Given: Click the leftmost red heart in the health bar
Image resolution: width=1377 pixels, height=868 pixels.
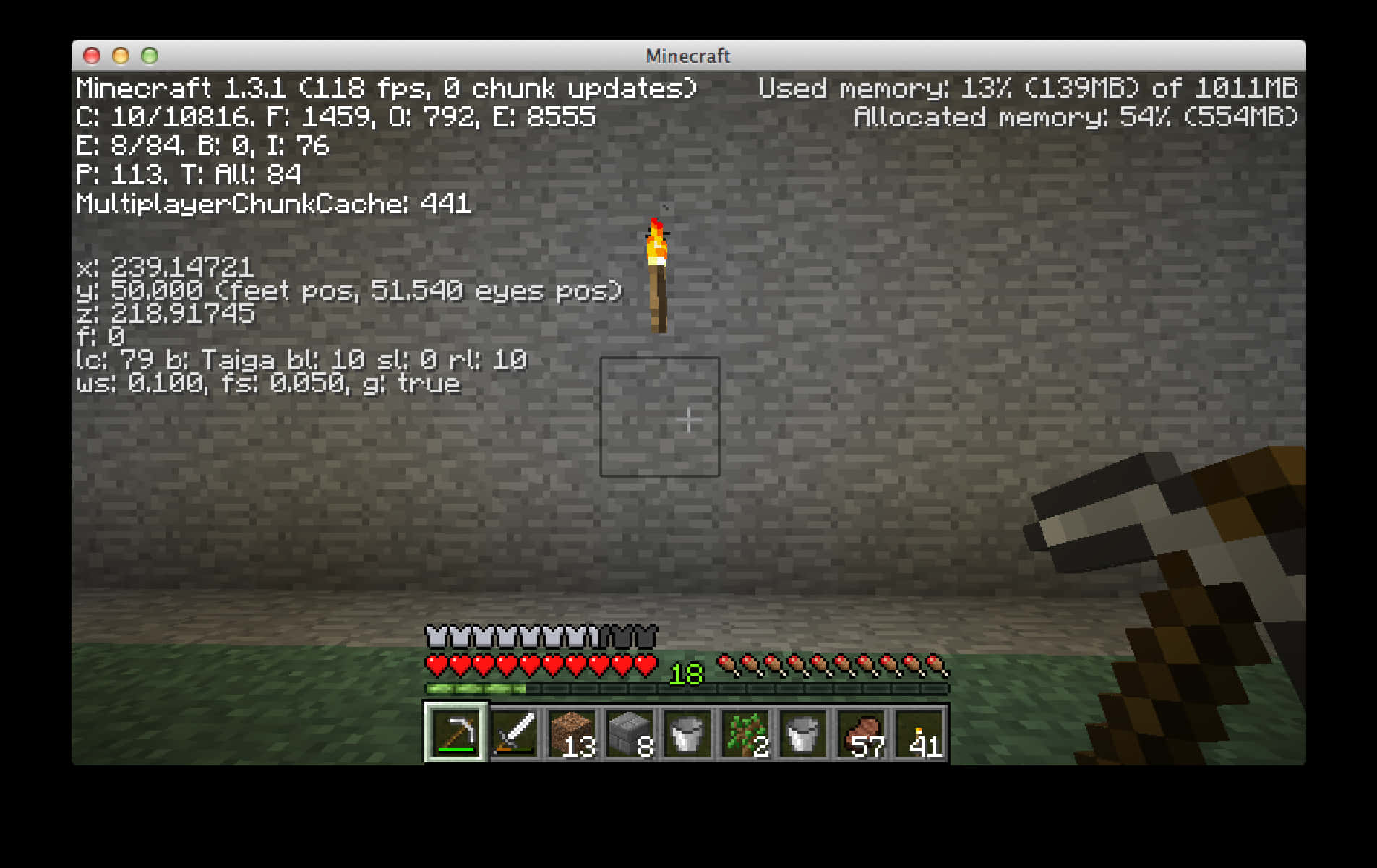Looking at the screenshot, I should point(437,662).
